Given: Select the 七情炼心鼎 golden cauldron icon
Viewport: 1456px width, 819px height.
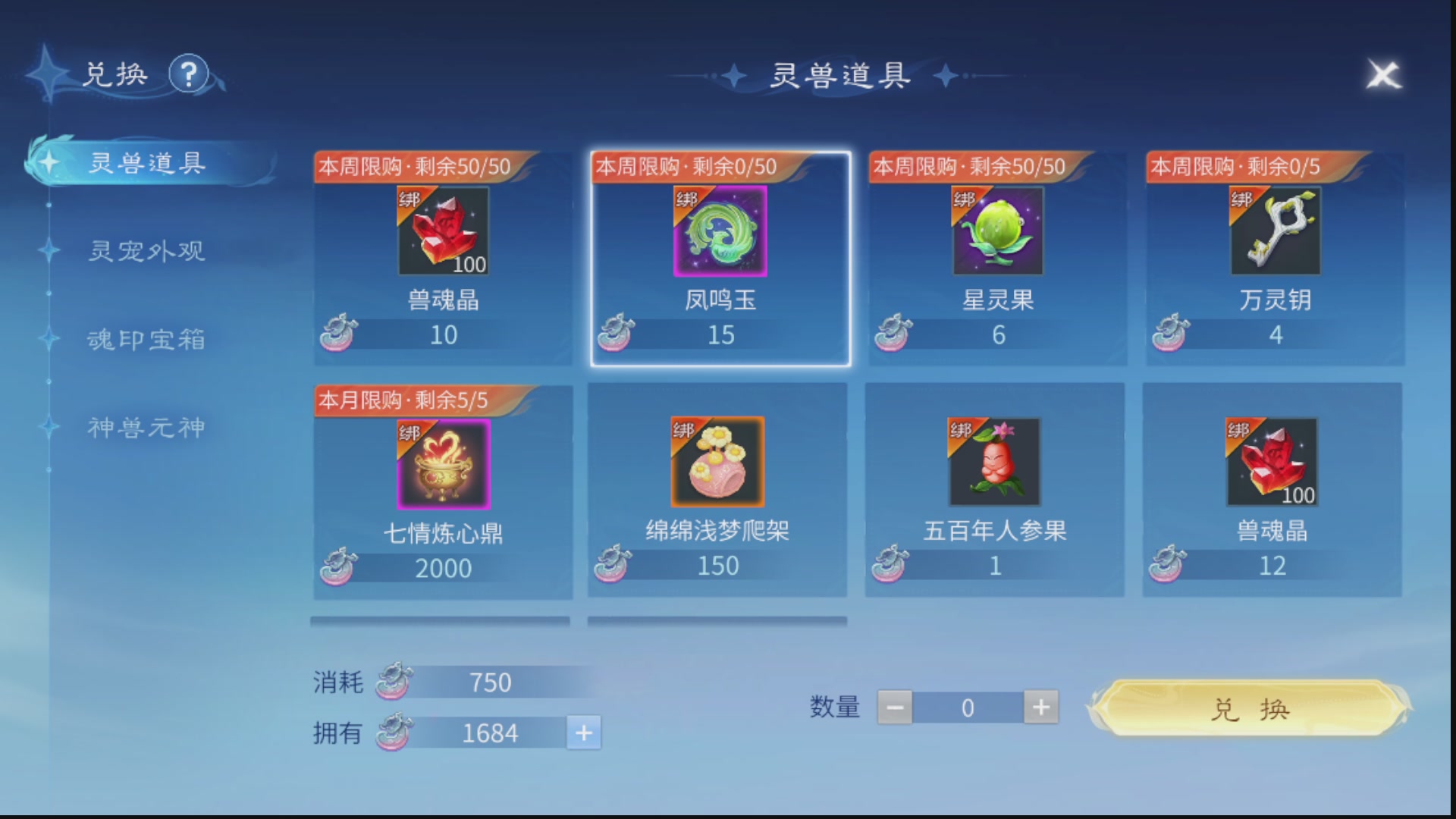Looking at the screenshot, I should 442,464.
